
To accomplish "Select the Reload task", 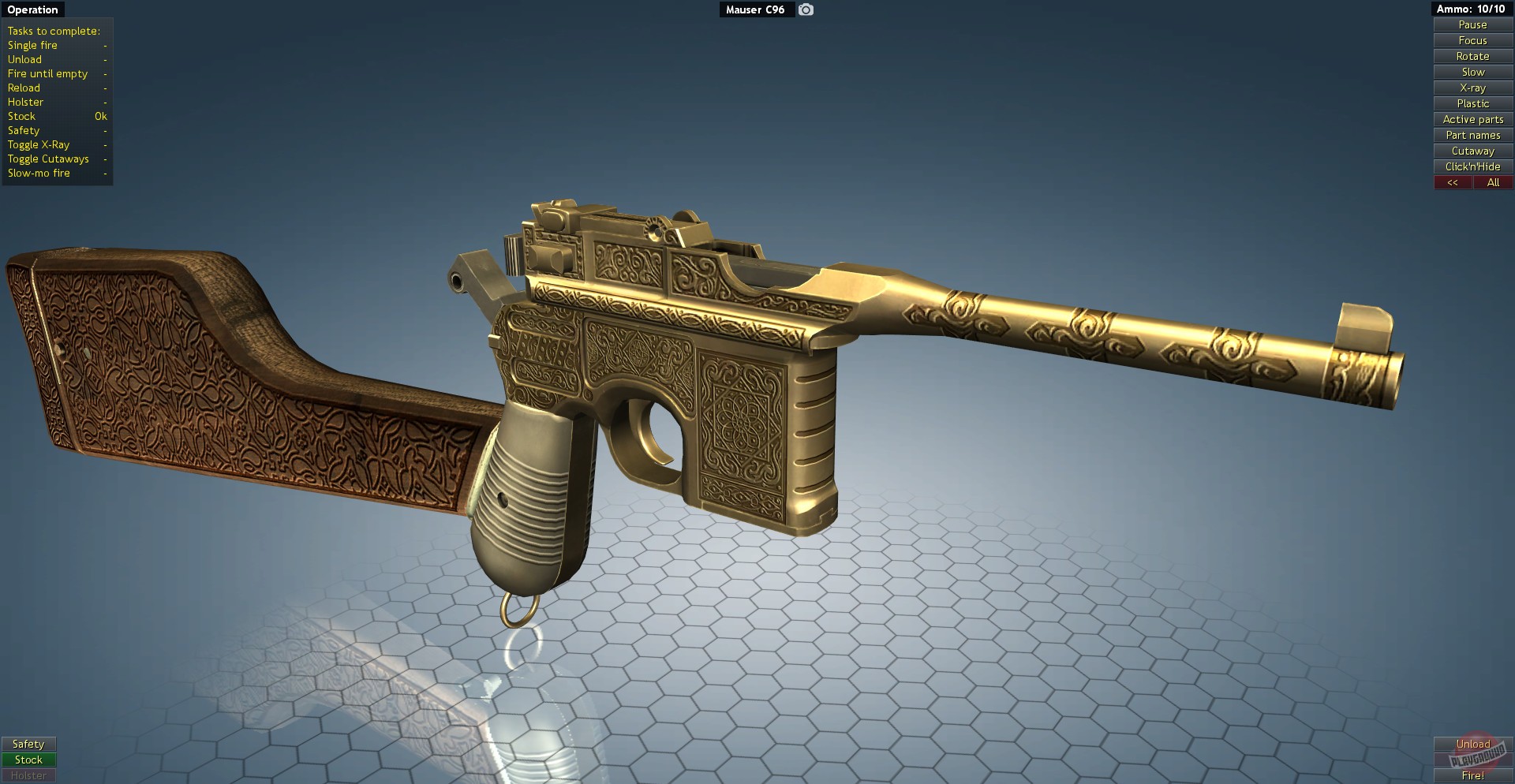I will (24, 88).
